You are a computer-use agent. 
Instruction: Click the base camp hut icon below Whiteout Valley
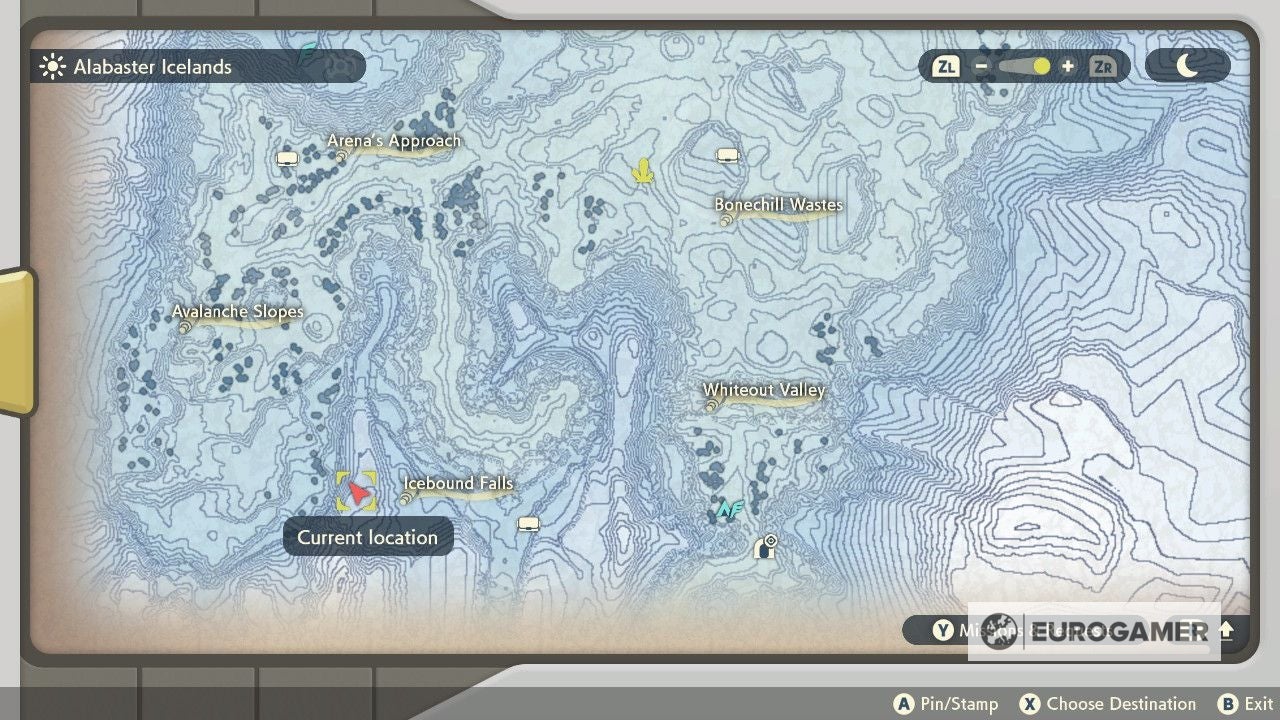pyautogui.click(x=764, y=546)
